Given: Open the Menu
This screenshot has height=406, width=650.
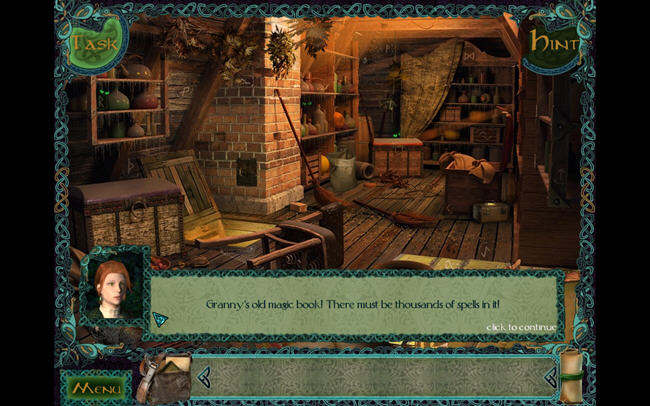Looking at the screenshot, I should (x=97, y=386).
